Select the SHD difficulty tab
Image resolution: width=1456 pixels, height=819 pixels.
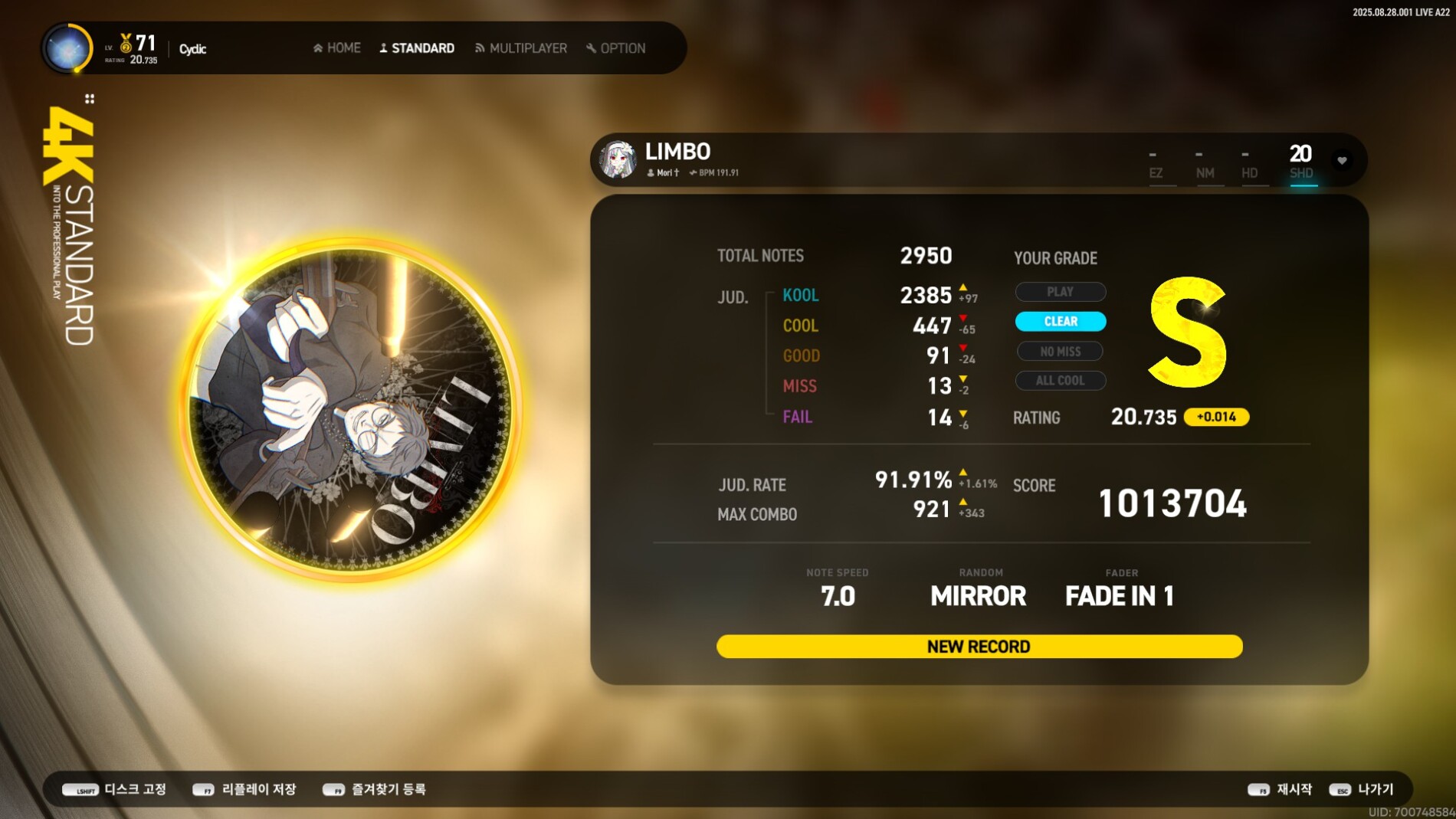1301,162
